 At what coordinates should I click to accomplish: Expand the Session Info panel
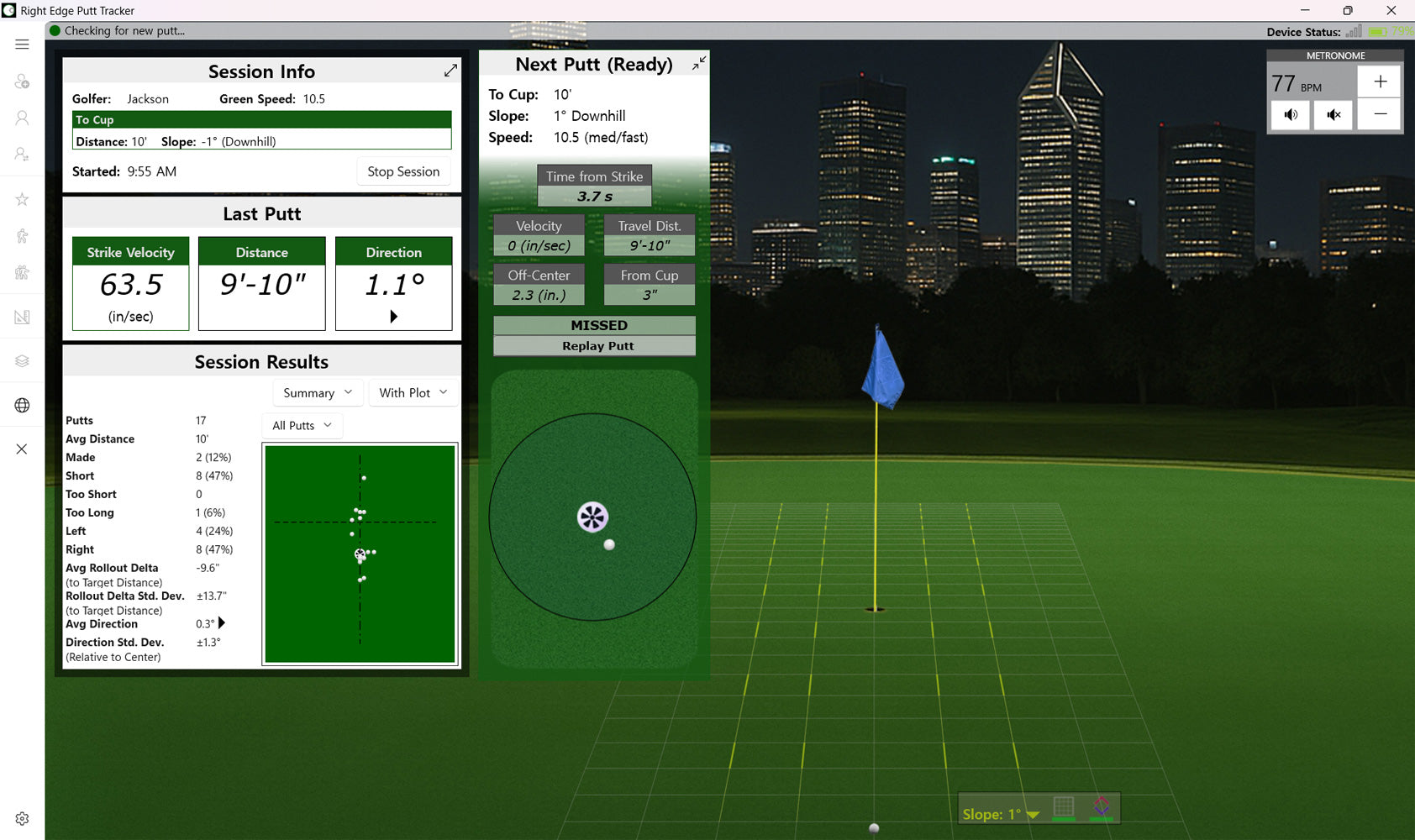tap(450, 71)
